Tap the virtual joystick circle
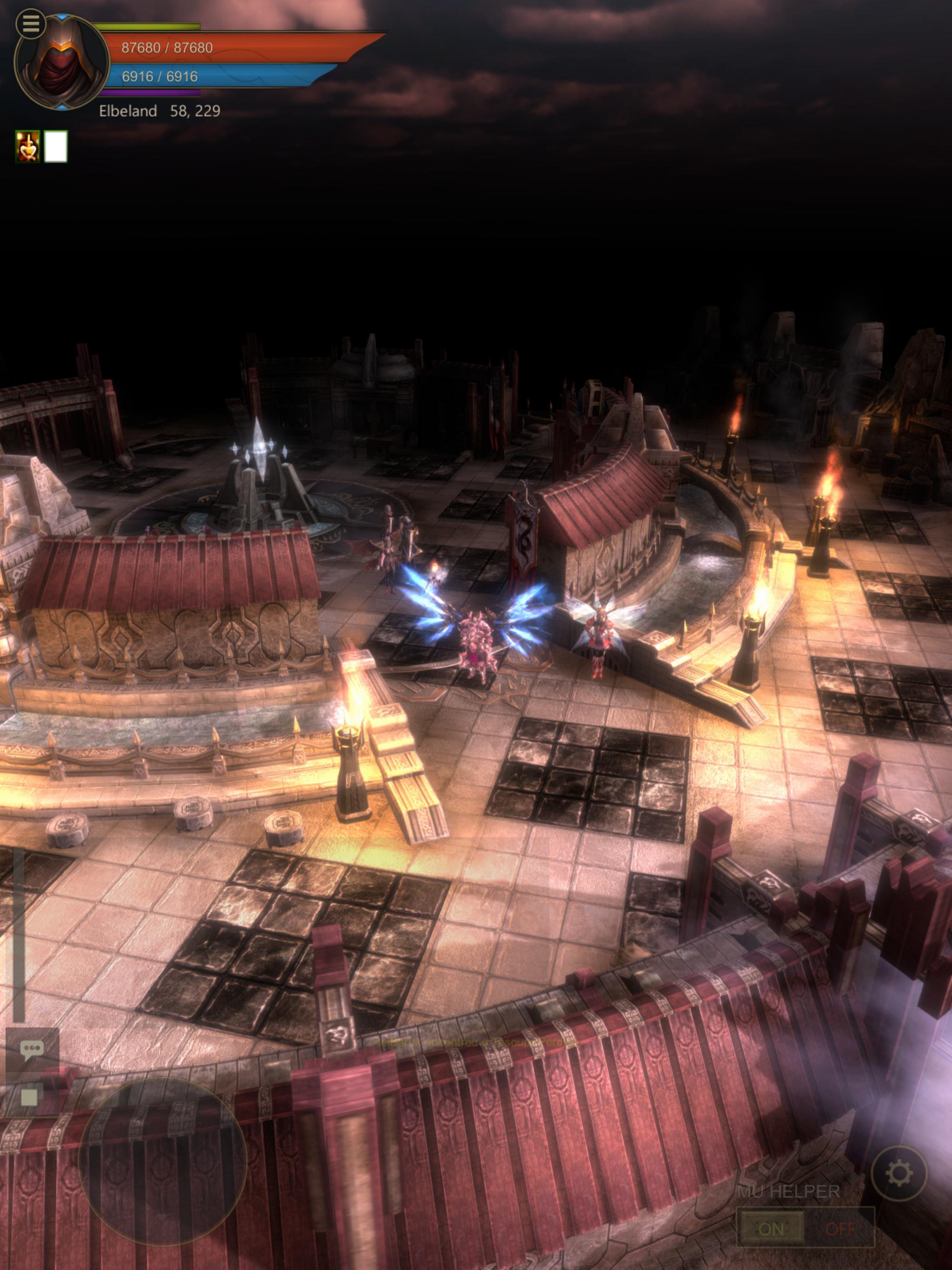 pos(162,1161)
